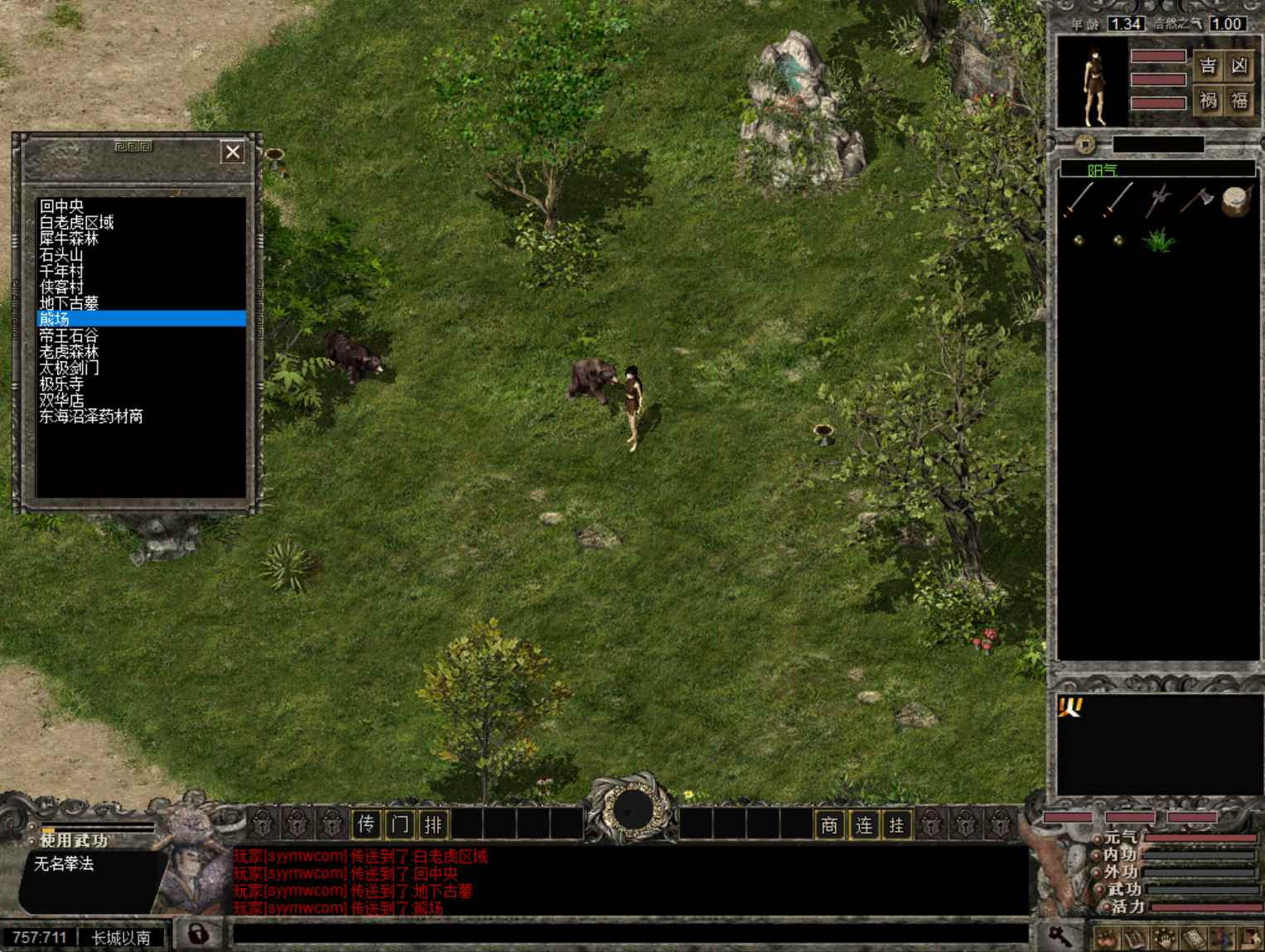Close the teleport destination list window

pyautogui.click(x=233, y=152)
